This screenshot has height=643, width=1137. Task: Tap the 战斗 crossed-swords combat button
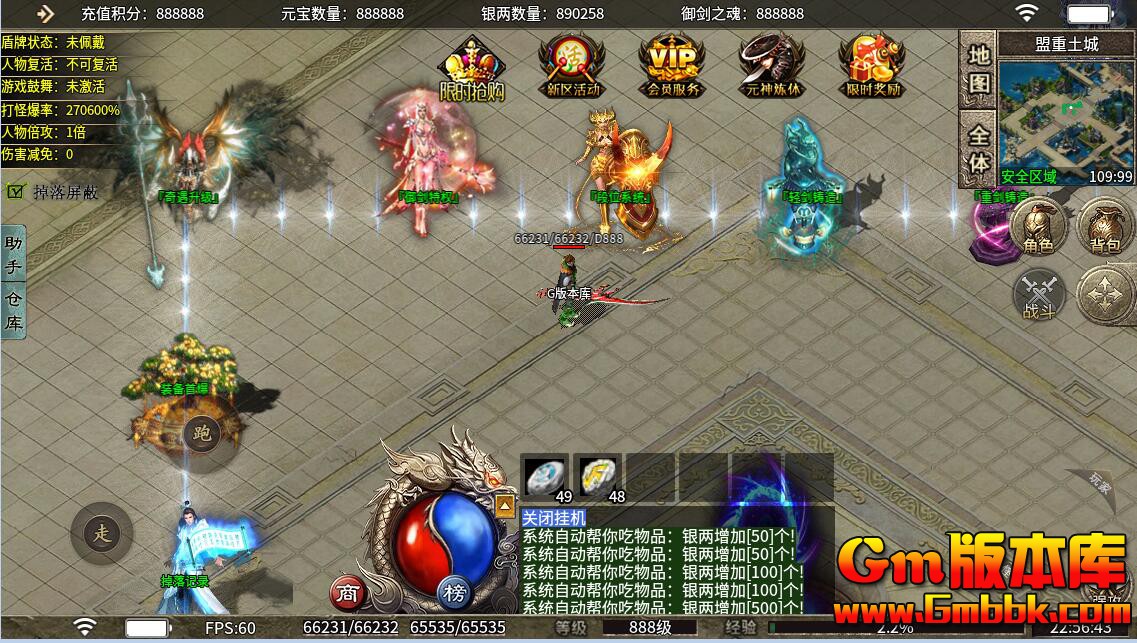click(x=1039, y=296)
